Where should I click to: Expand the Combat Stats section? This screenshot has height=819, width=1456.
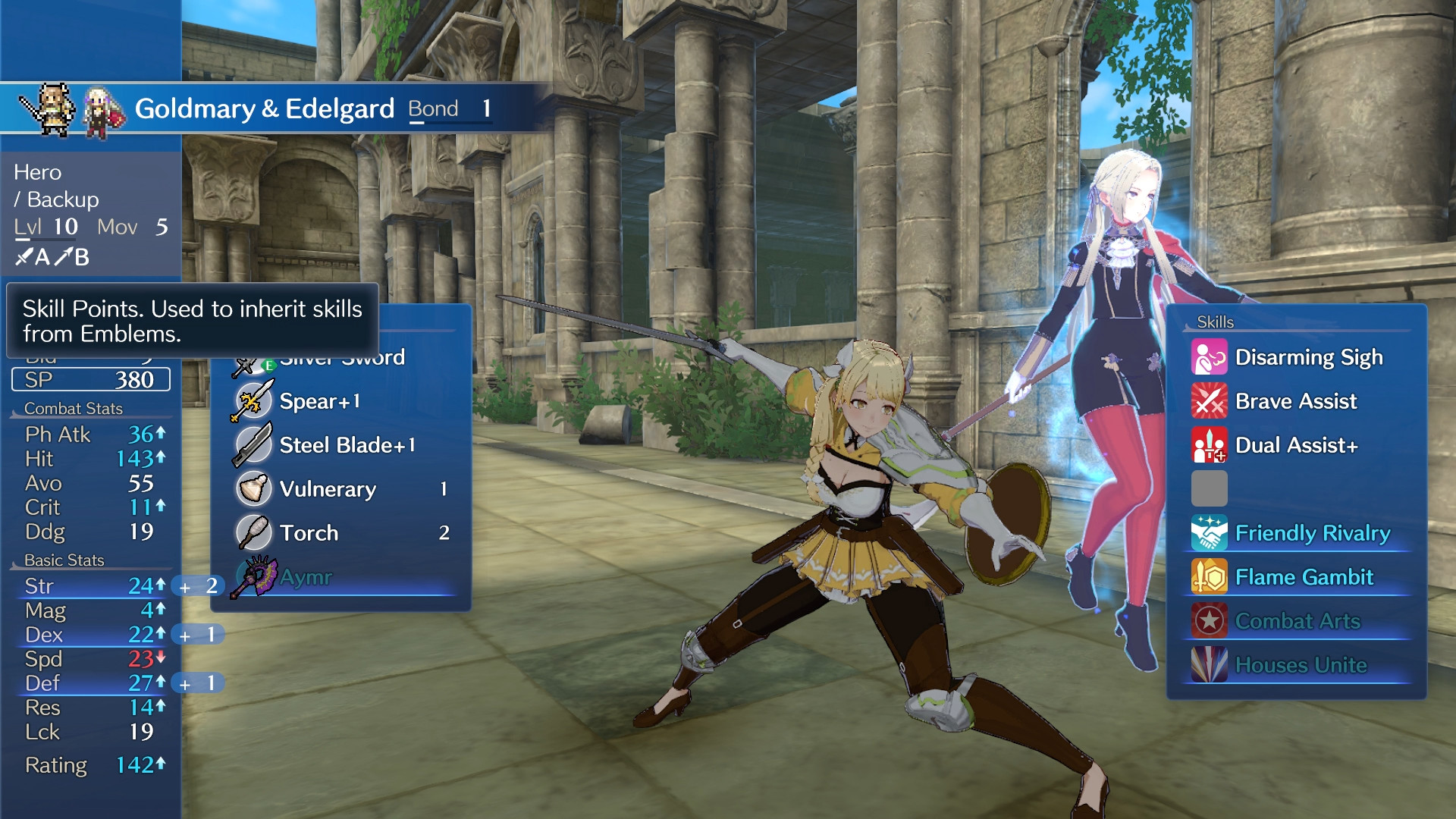(74, 408)
